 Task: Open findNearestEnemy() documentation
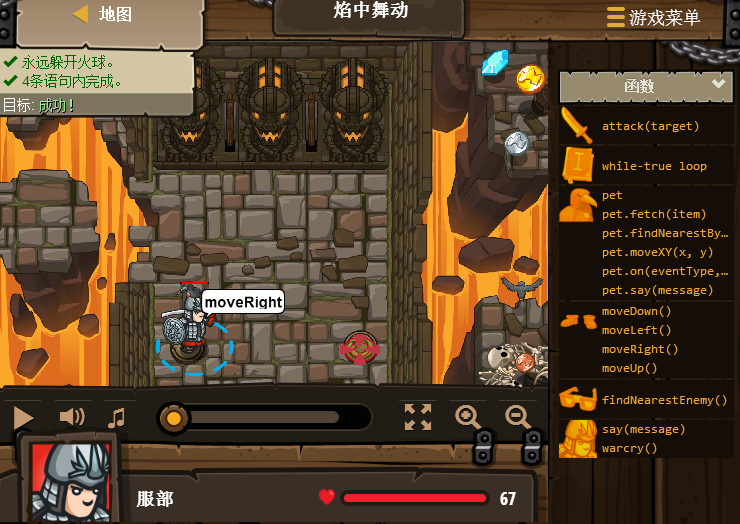click(x=664, y=400)
